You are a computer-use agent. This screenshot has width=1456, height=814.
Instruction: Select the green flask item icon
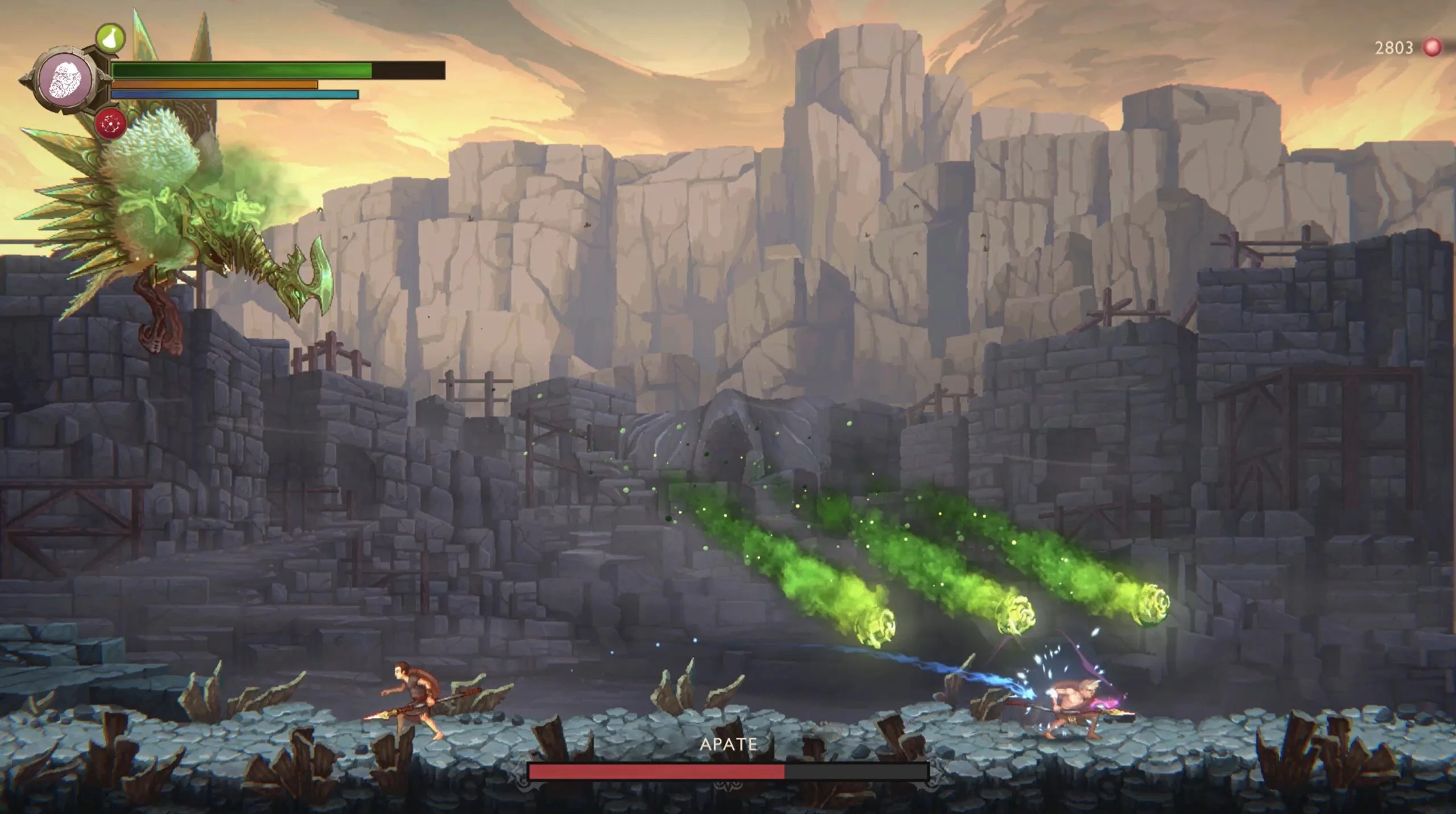tap(110, 38)
